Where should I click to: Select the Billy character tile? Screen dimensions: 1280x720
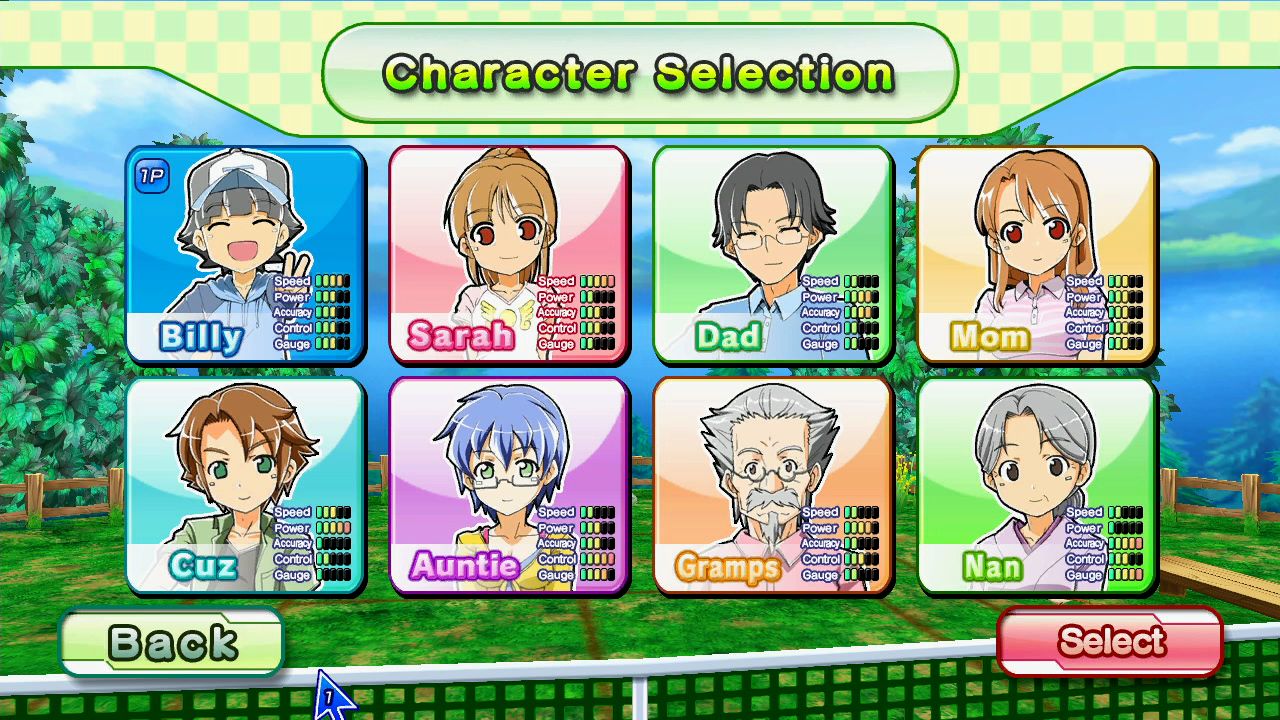tap(245, 254)
